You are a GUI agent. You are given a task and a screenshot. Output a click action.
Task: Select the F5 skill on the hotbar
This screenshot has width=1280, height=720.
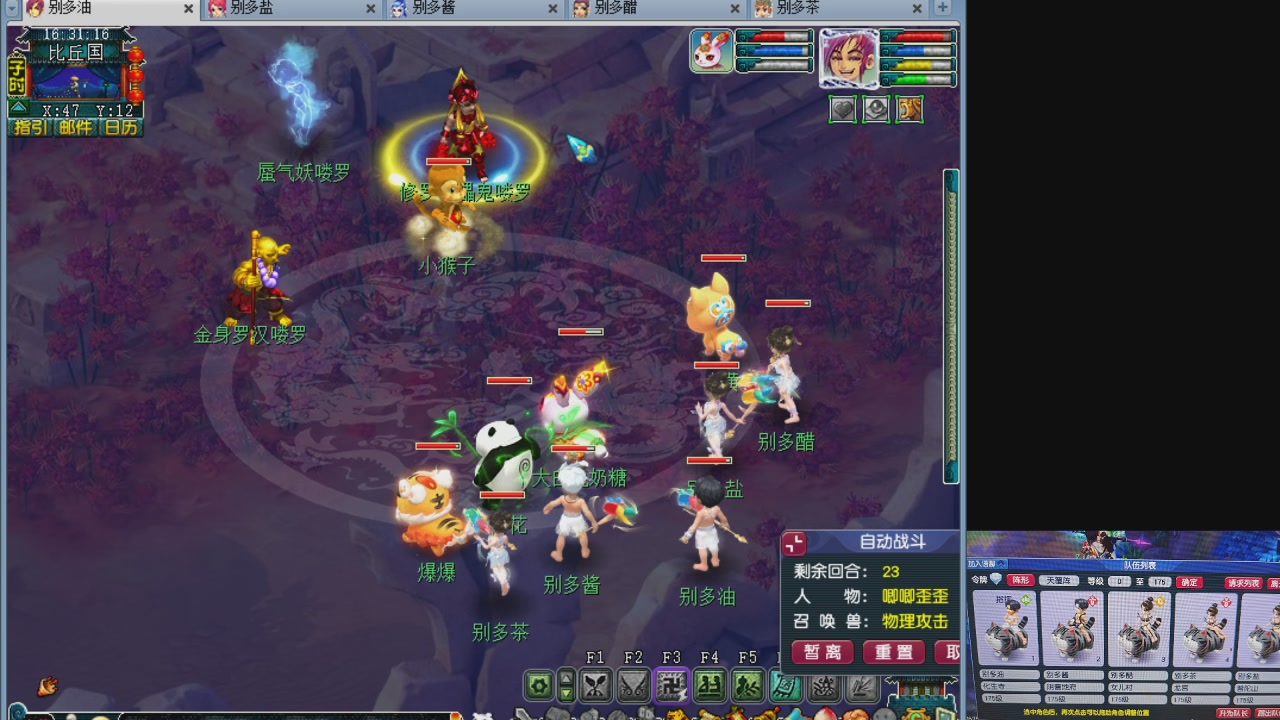click(x=750, y=686)
